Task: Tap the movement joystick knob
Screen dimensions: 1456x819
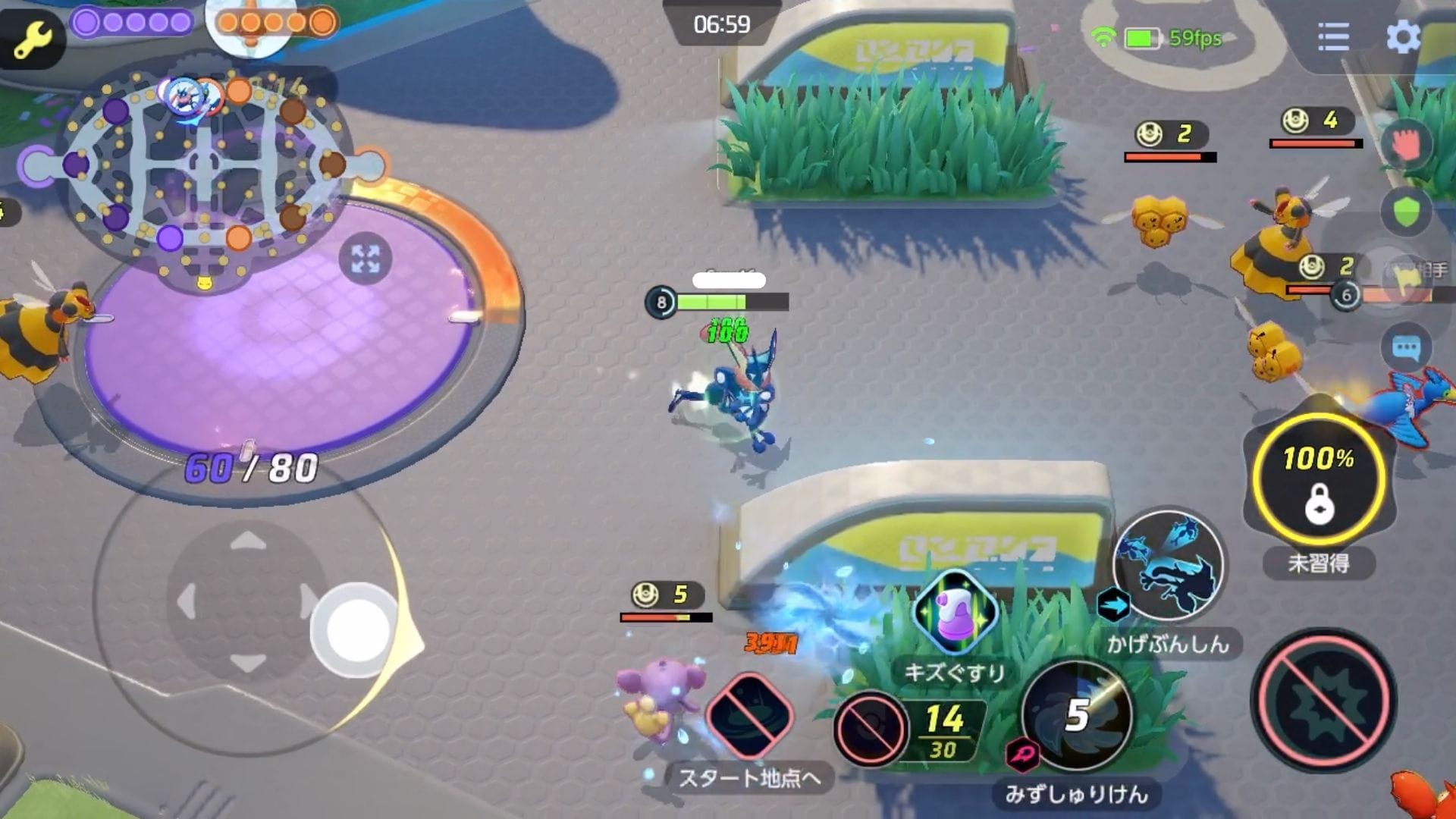Action: tap(354, 629)
